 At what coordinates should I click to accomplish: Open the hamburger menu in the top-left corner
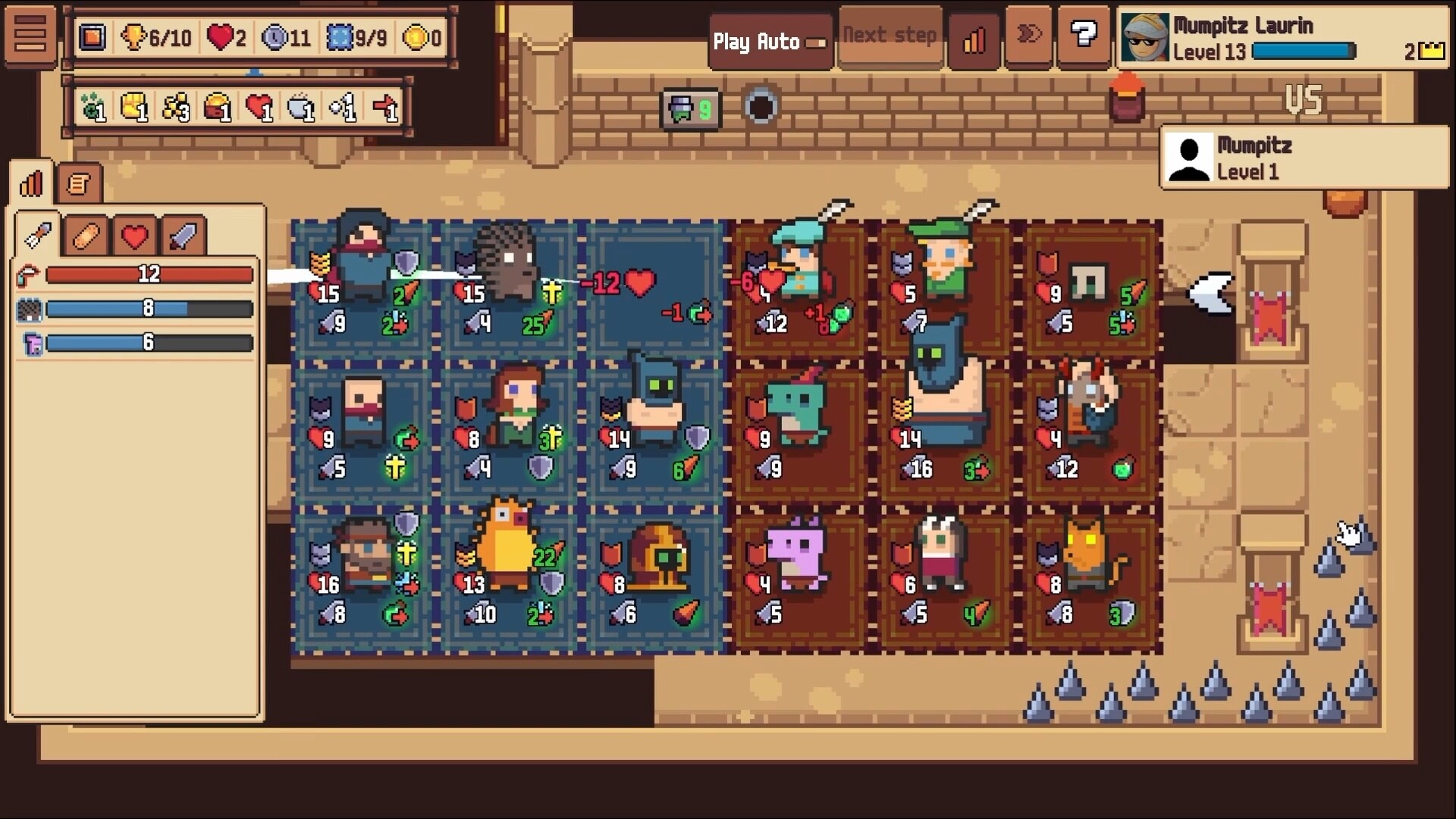click(30, 36)
